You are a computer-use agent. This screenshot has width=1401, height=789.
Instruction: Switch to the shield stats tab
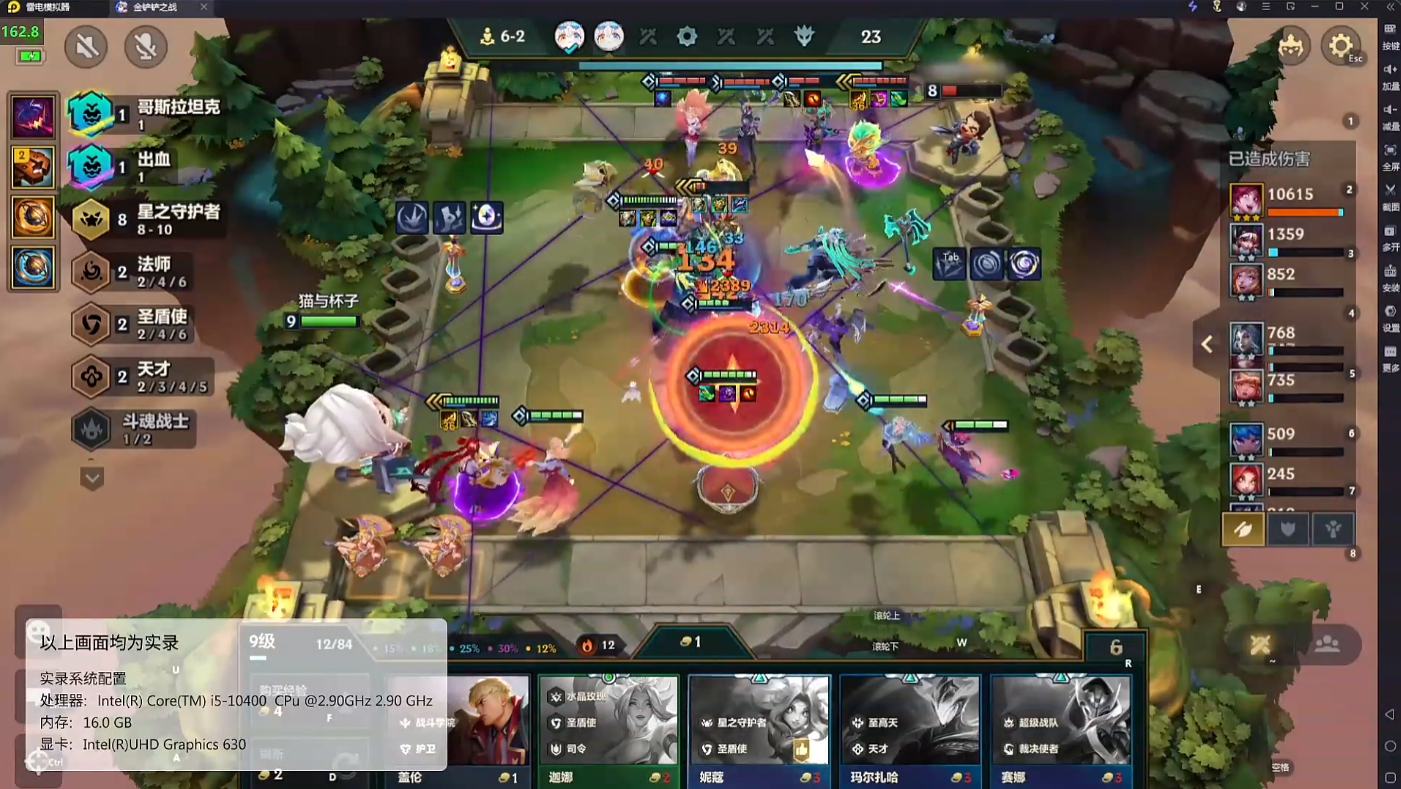[x=1288, y=529]
